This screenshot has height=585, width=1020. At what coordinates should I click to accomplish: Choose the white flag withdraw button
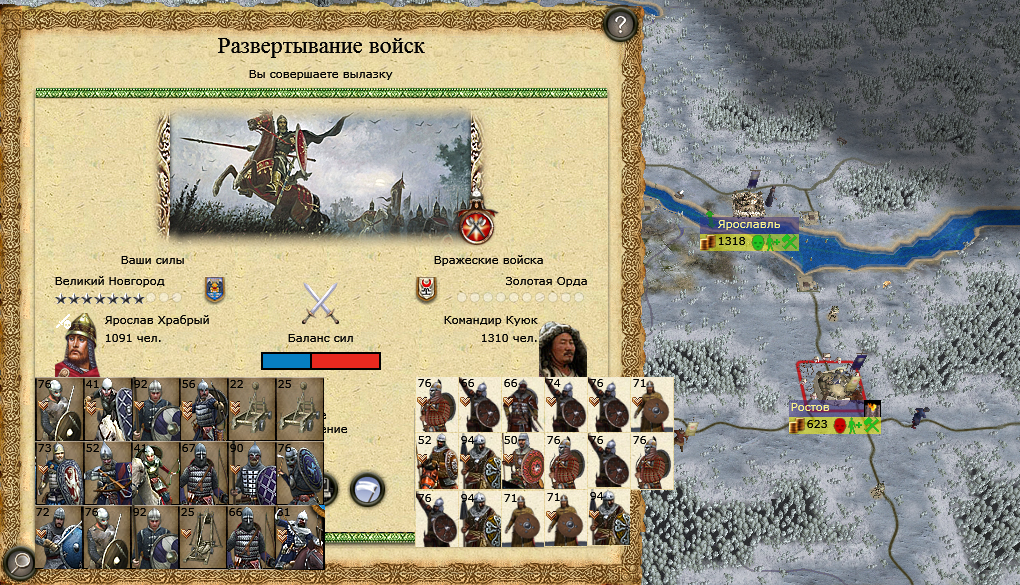[x=368, y=487]
